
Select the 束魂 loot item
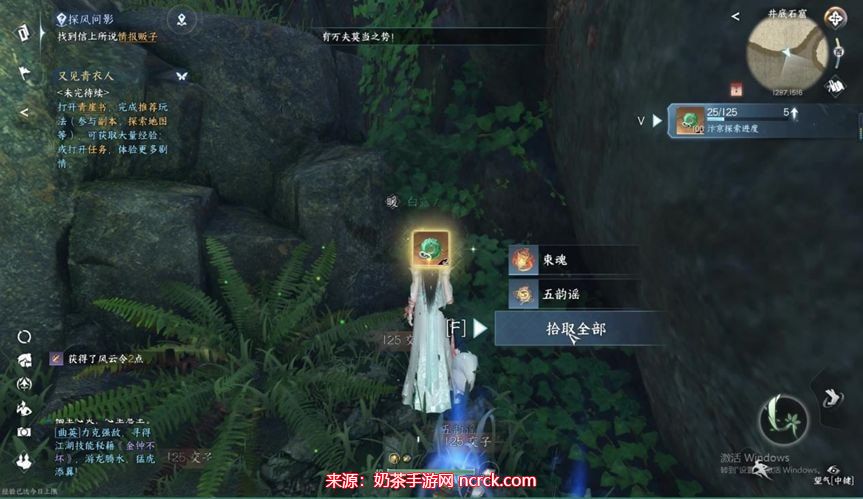571,261
